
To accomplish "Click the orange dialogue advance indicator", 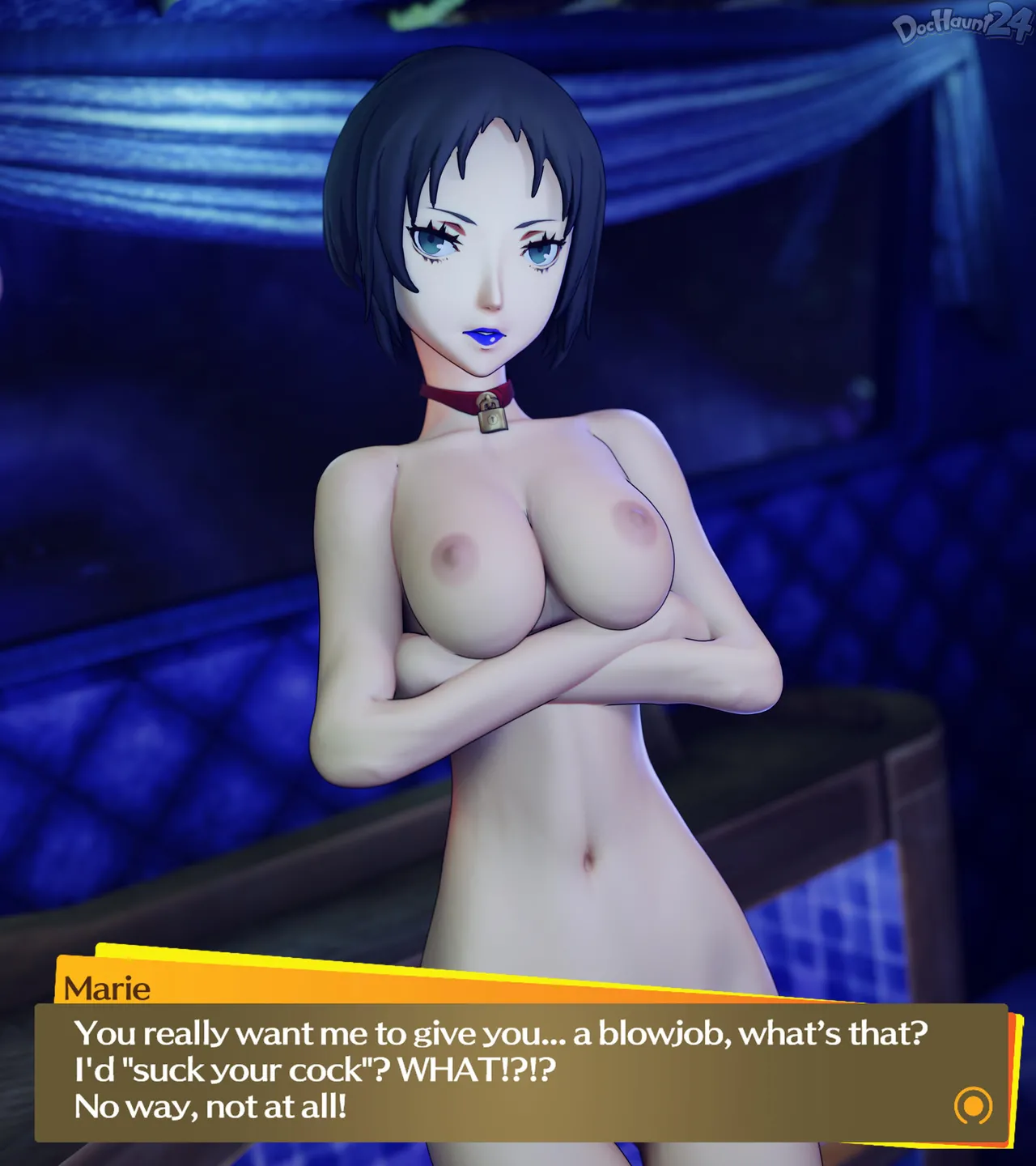I will point(973,1105).
